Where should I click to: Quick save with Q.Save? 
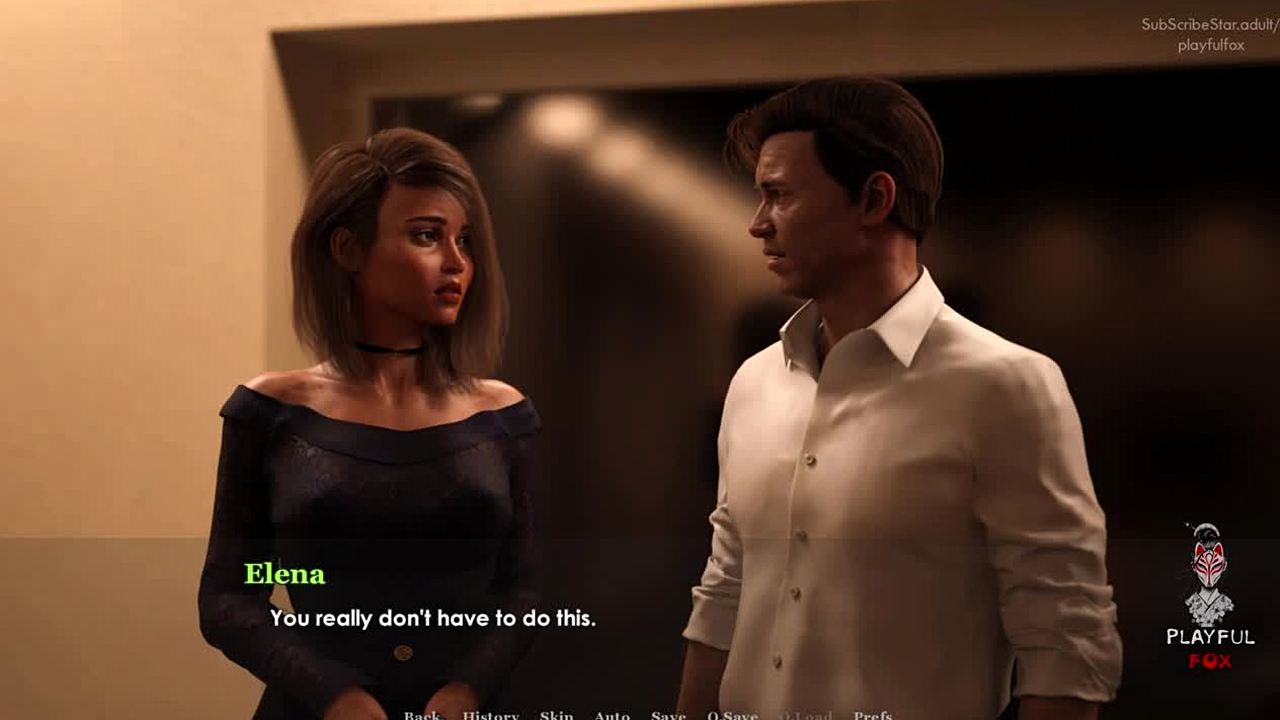click(x=732, y=714)
